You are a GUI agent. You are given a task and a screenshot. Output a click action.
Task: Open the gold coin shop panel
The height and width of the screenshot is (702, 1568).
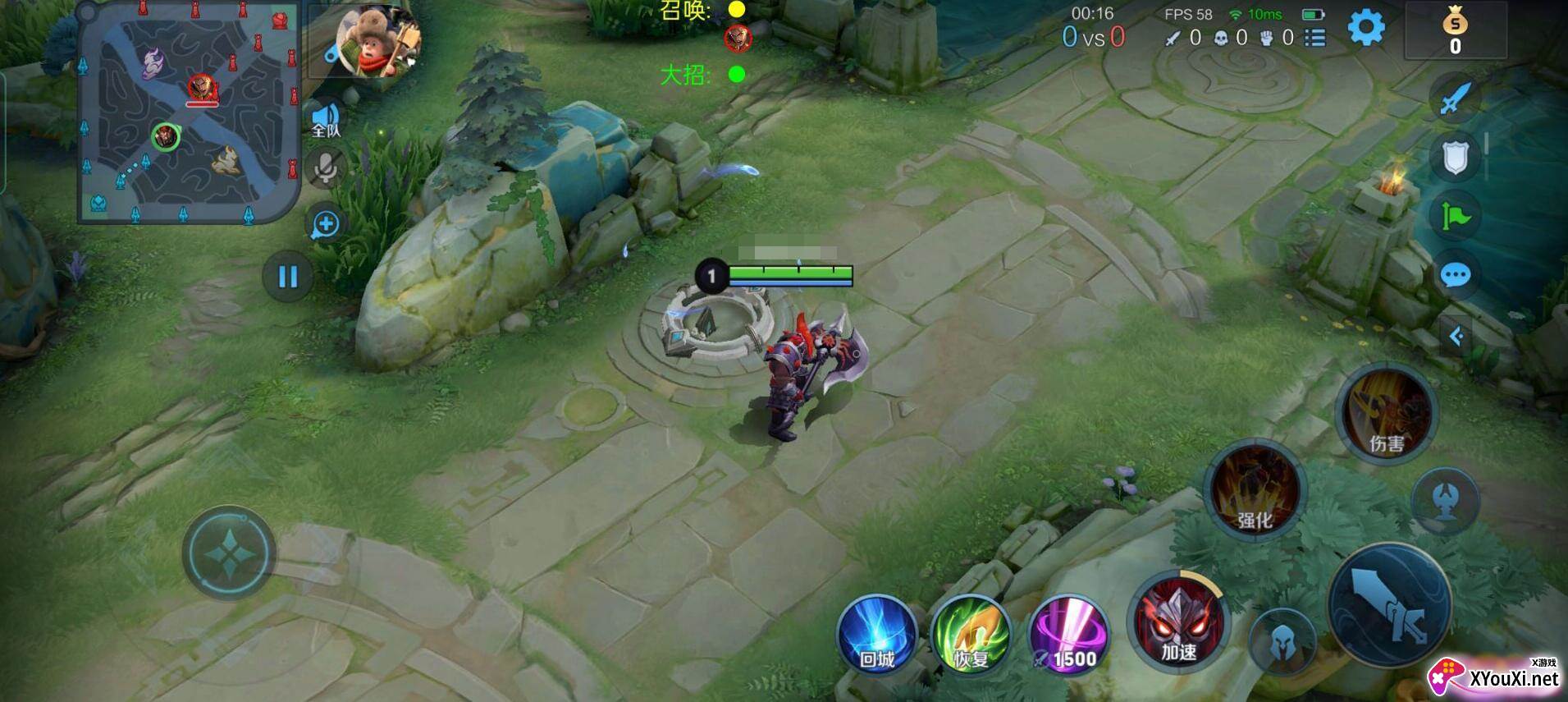click(x=1455, y=30)
